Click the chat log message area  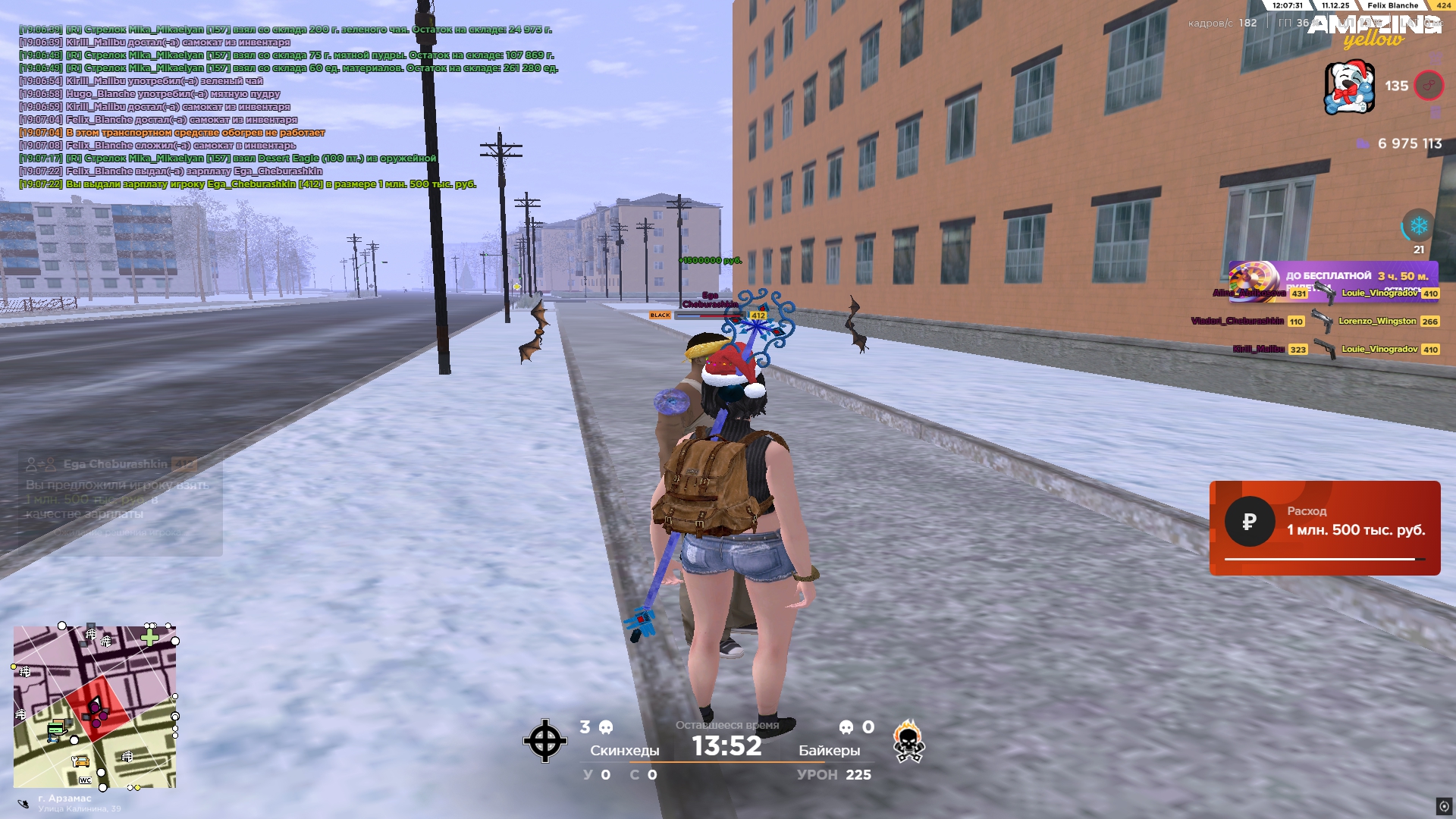[x=288, y=107]
